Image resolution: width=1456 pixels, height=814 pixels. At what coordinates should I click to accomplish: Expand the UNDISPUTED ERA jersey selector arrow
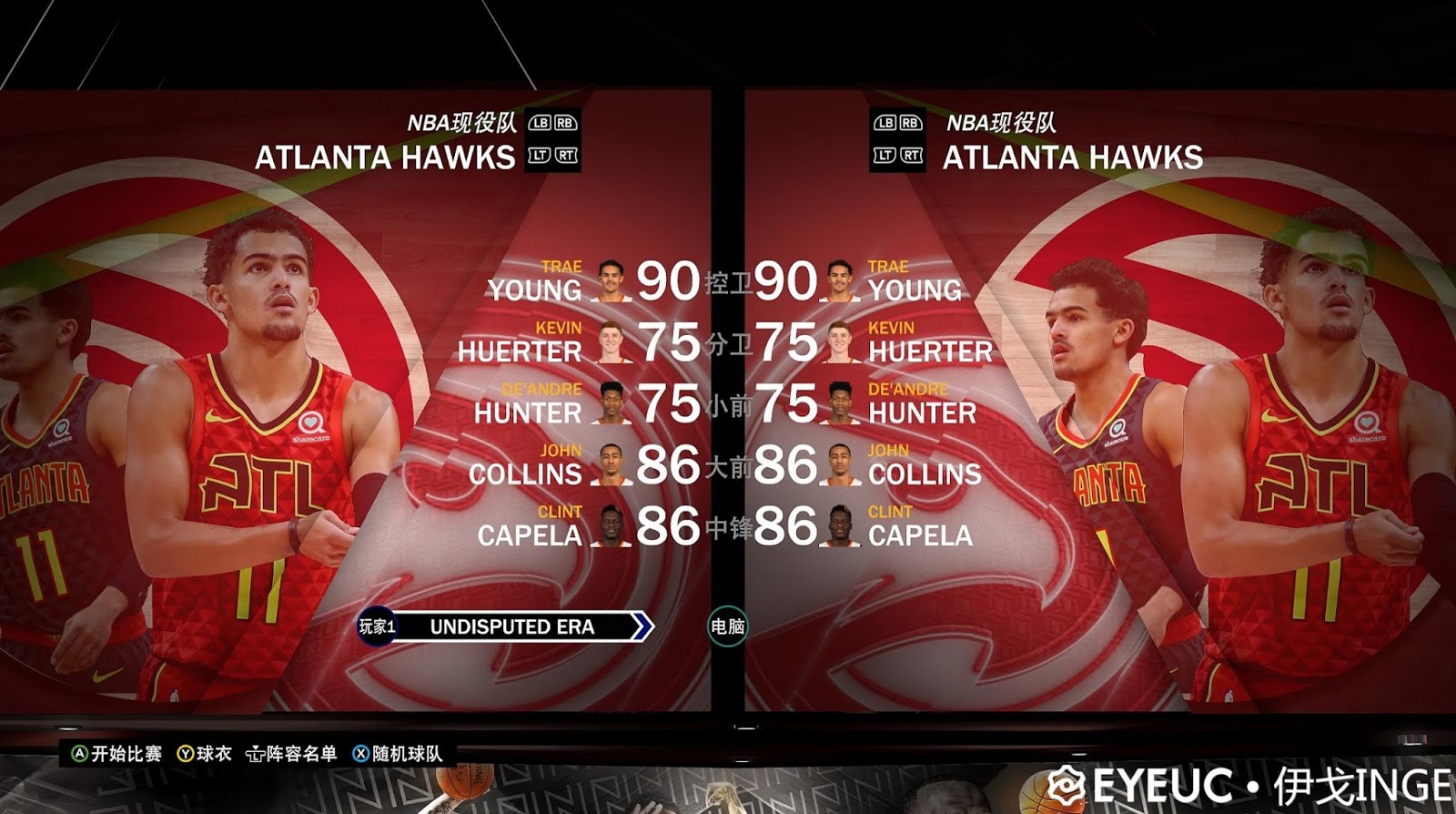tap(642, 626)
